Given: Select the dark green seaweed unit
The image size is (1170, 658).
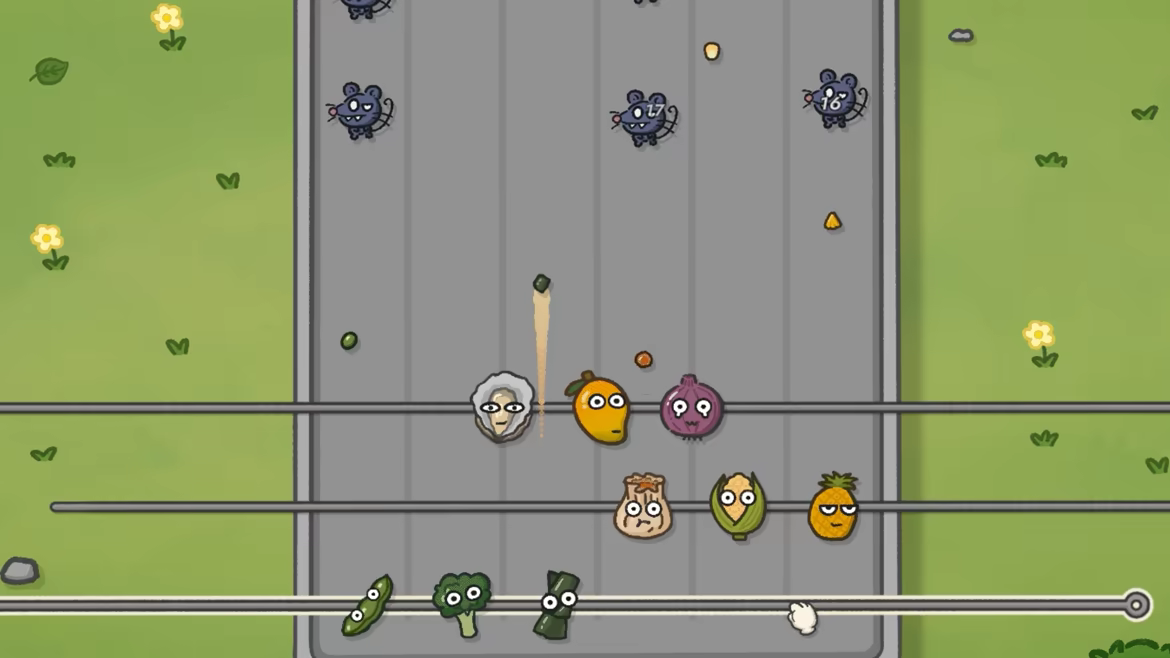Looking at the screenshot, I should click(557, 605).
